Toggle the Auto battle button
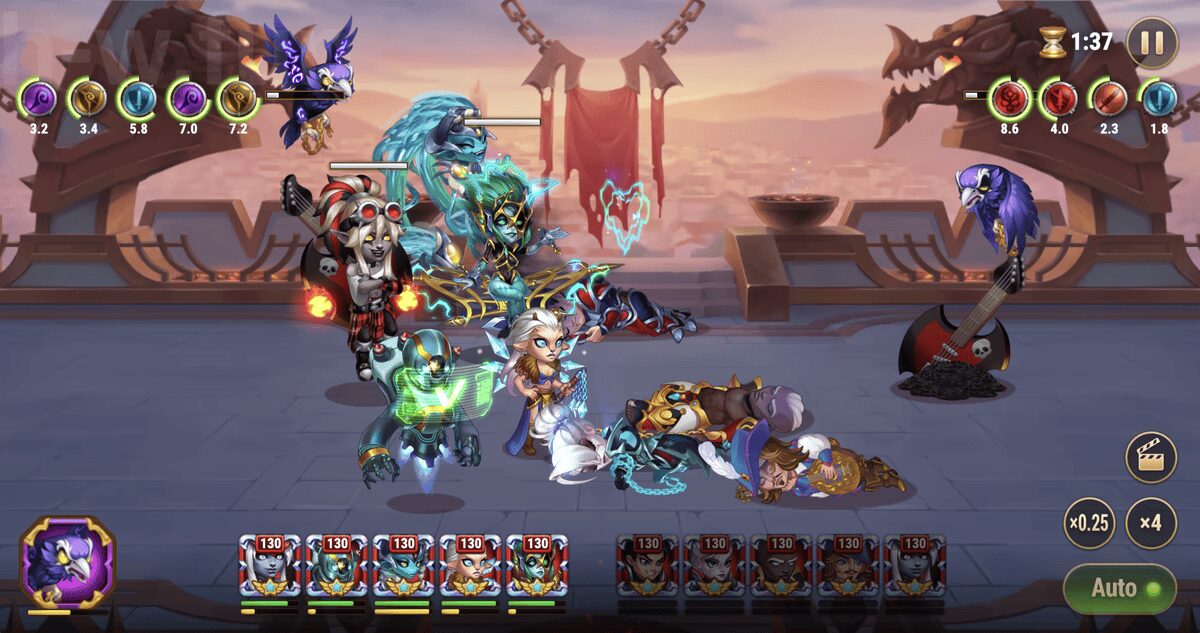Viewport: 1200px width, 633px height. (x=1118, y=588)
